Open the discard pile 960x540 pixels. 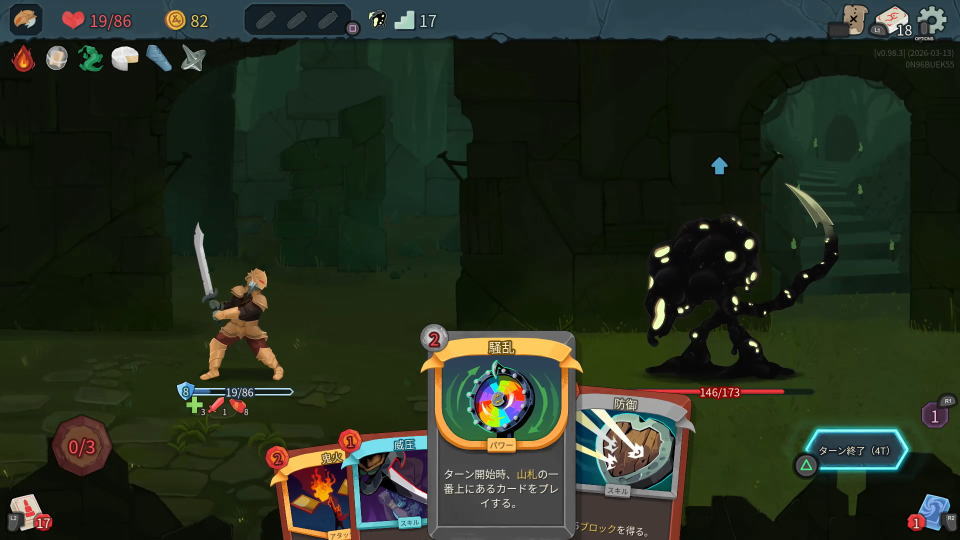click(932, 511)
